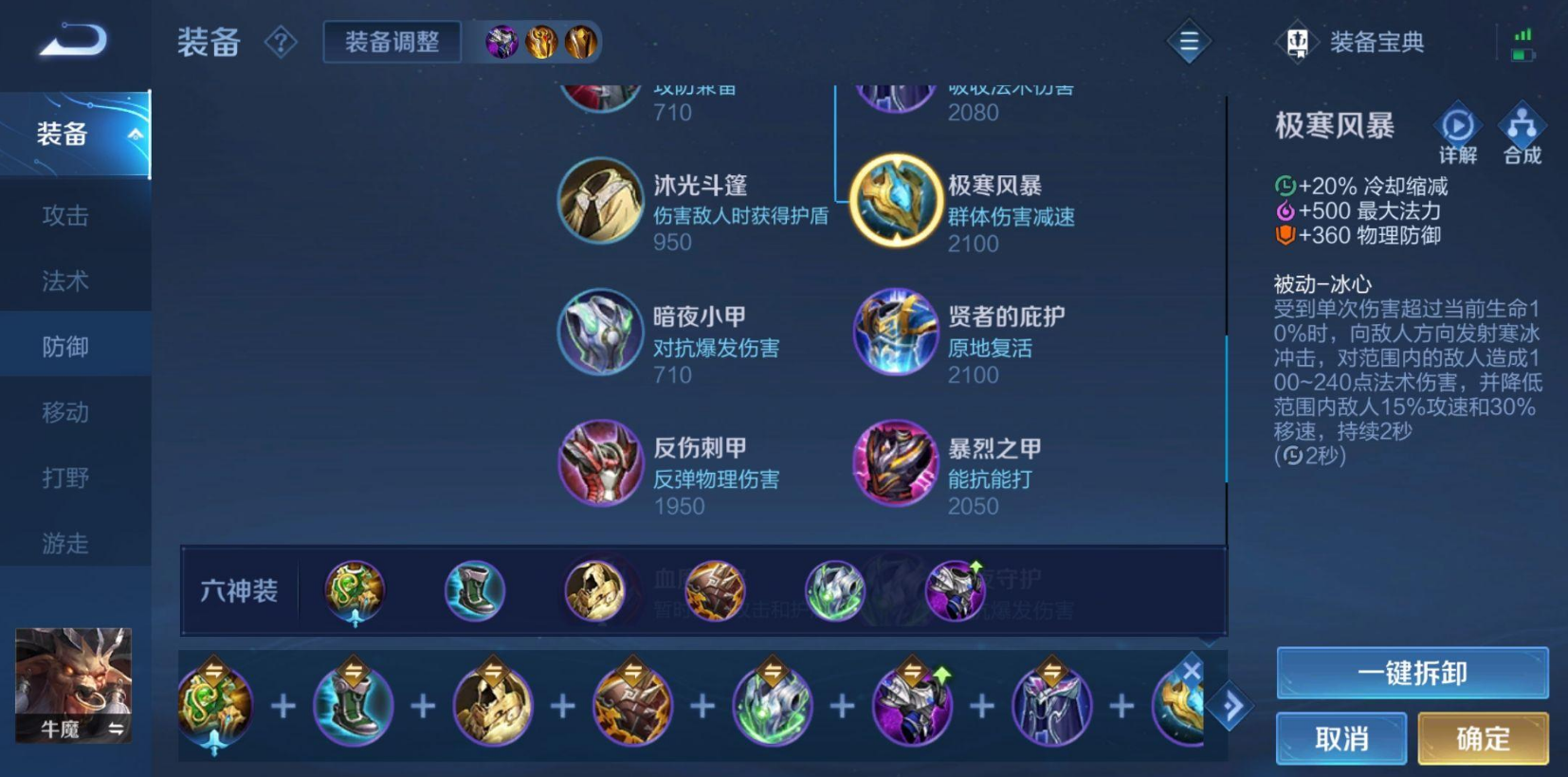Select the 贤者的庇护 item icon
The height and width of the screenshot is (777, 1568).
895,333
